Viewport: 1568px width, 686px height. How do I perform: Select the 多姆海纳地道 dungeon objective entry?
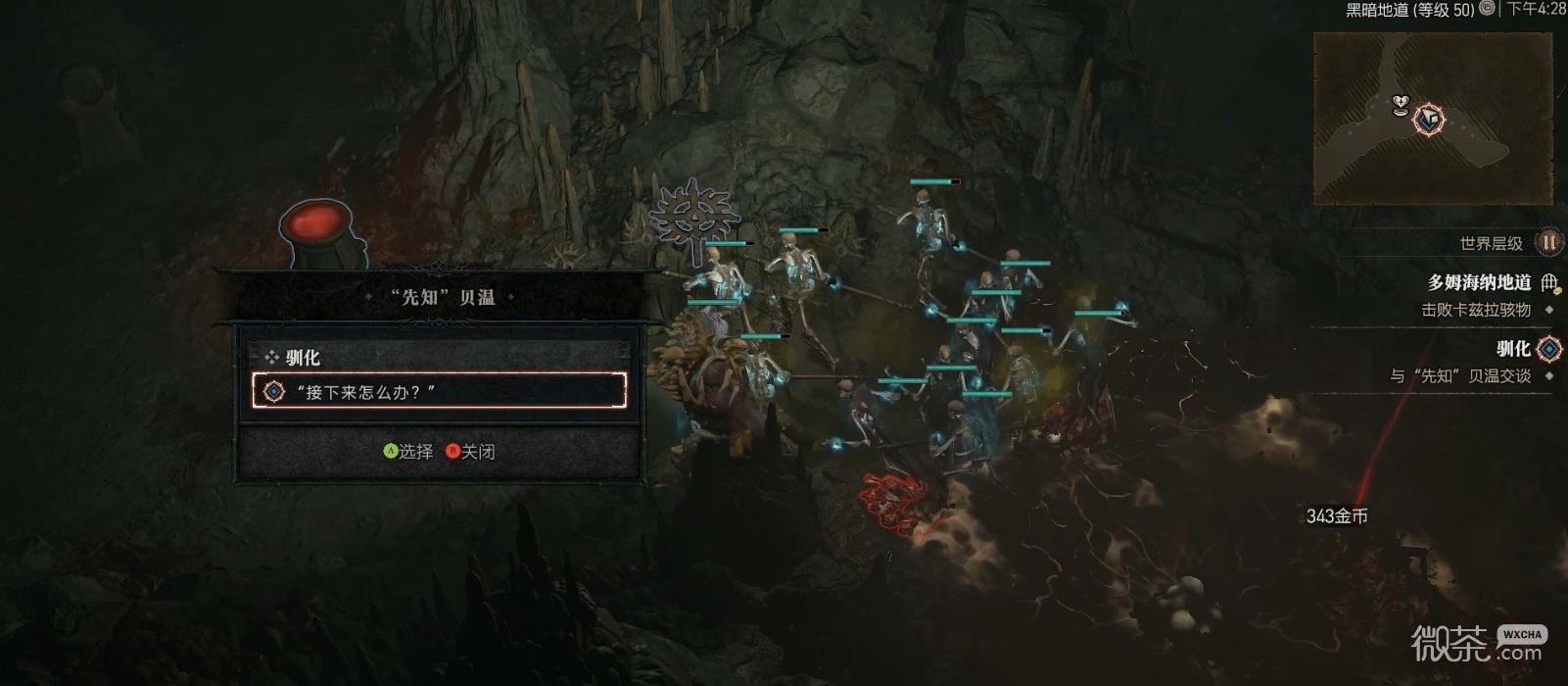[x=1479, y=283]
